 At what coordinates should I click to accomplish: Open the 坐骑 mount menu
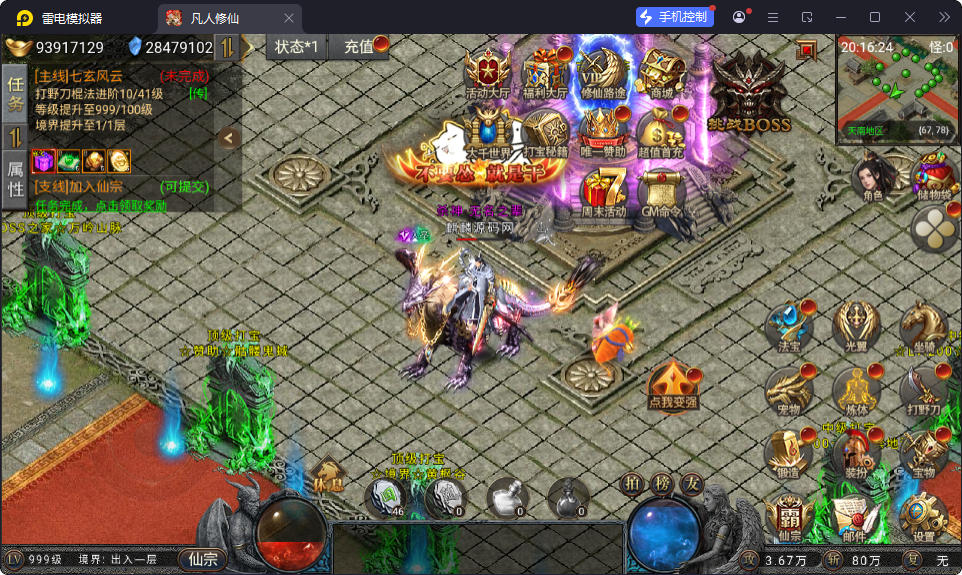point(923,325)
